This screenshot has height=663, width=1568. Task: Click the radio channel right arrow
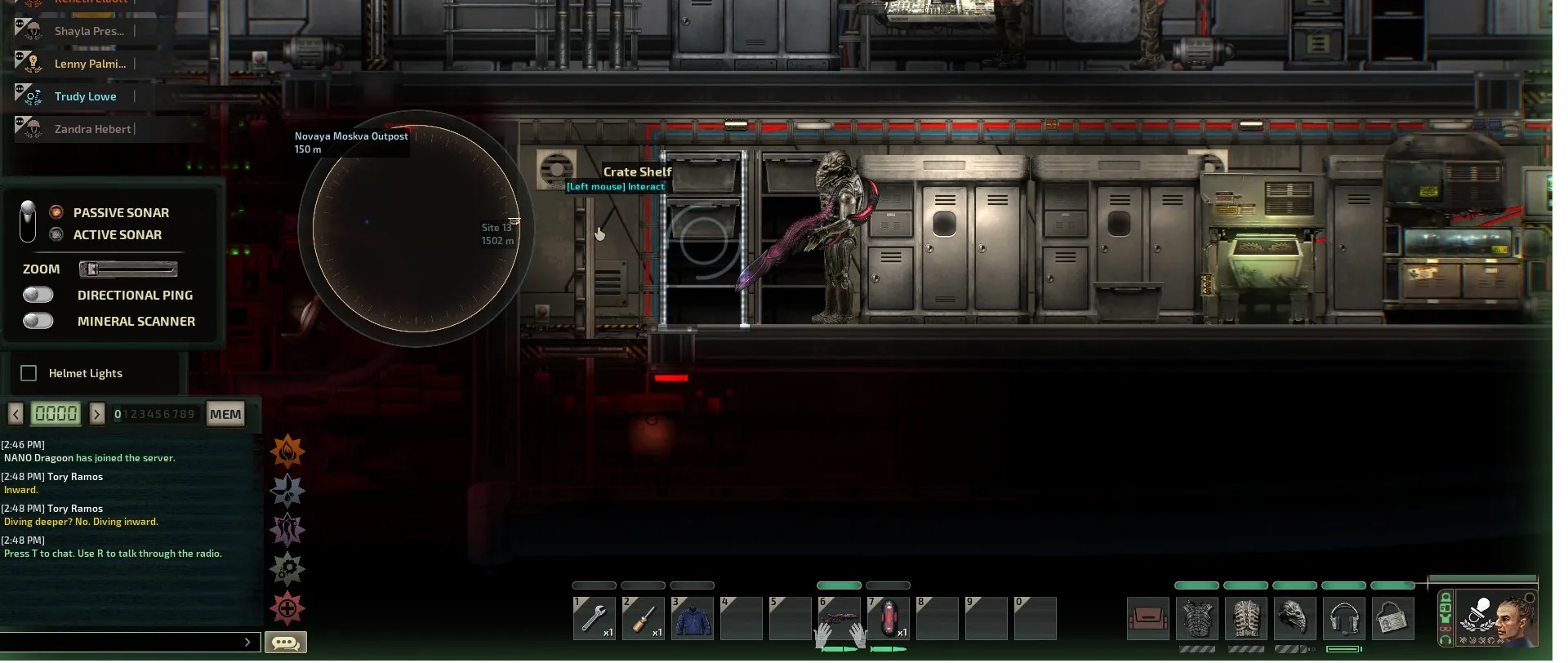point(97,414)
